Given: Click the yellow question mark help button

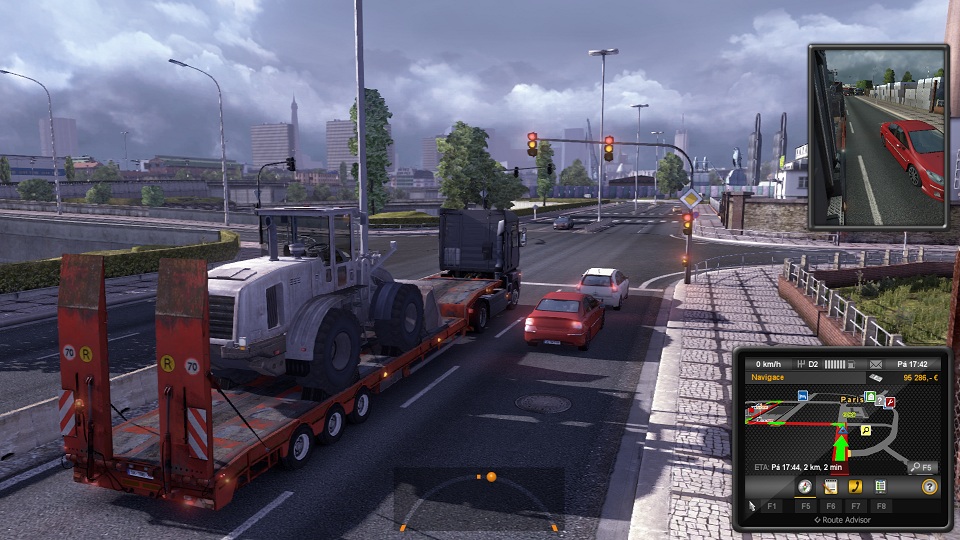Looking at the screenshot, I should pos(929,487).
